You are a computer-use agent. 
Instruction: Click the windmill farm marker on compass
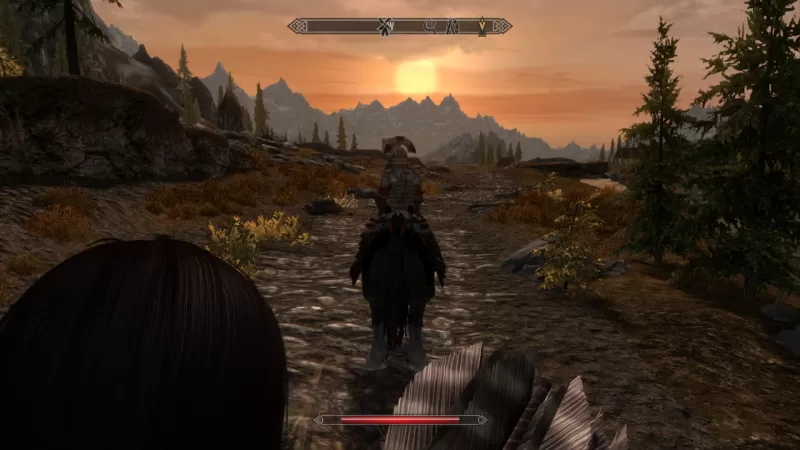pos(384,26)
